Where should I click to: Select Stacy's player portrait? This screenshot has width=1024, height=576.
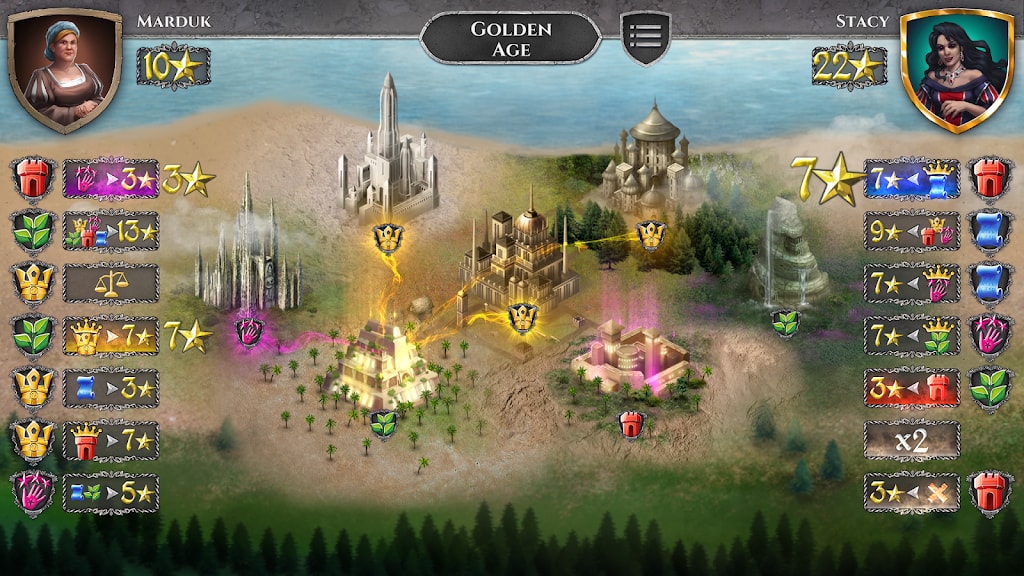[957, 69]
